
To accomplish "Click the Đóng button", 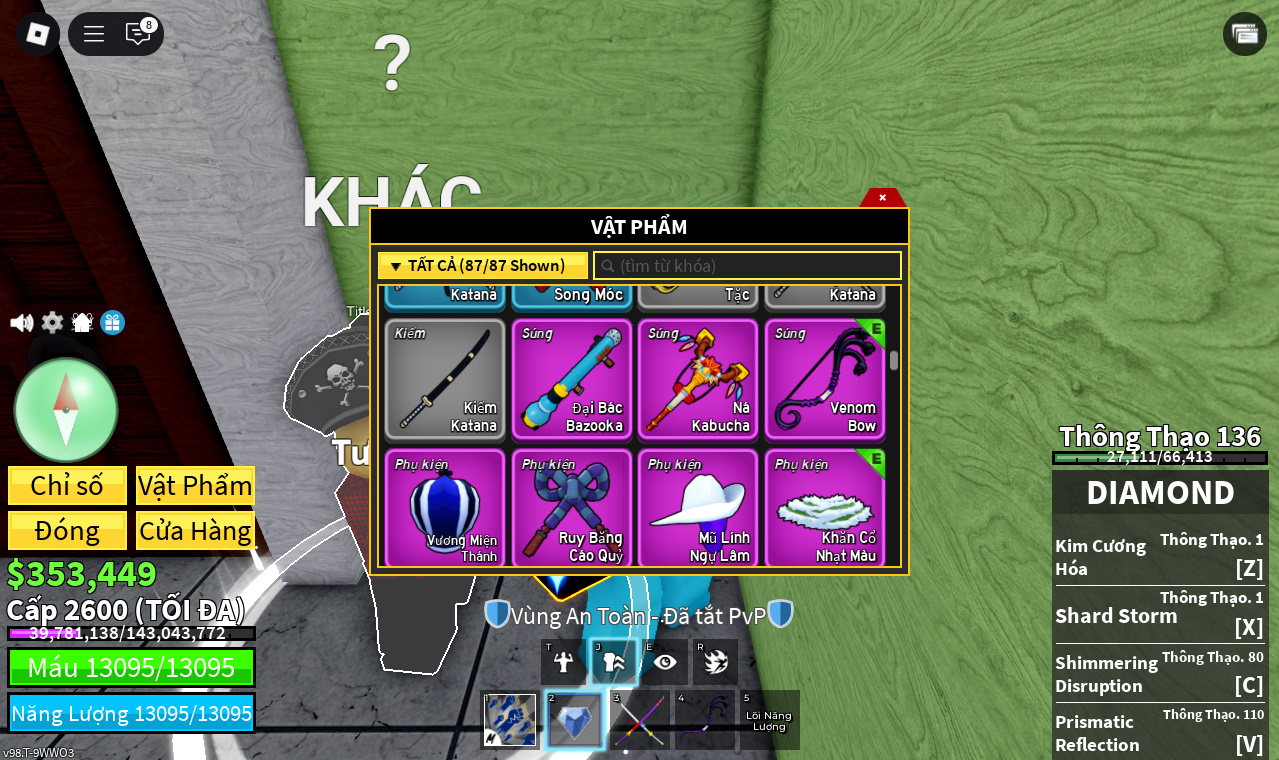I will [x=67, y=531].
